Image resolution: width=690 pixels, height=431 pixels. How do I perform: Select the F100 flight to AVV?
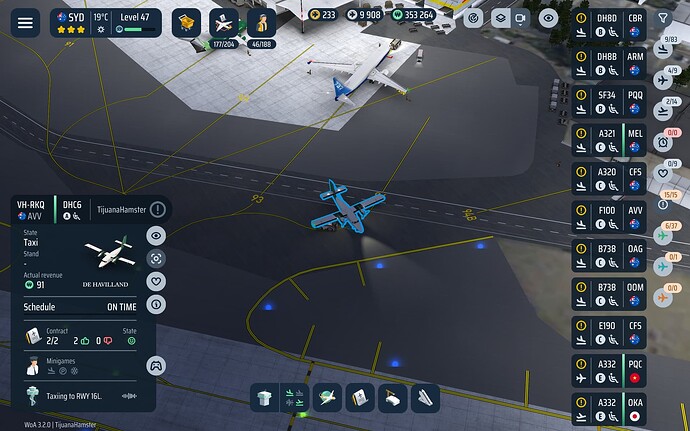(610, 216)
